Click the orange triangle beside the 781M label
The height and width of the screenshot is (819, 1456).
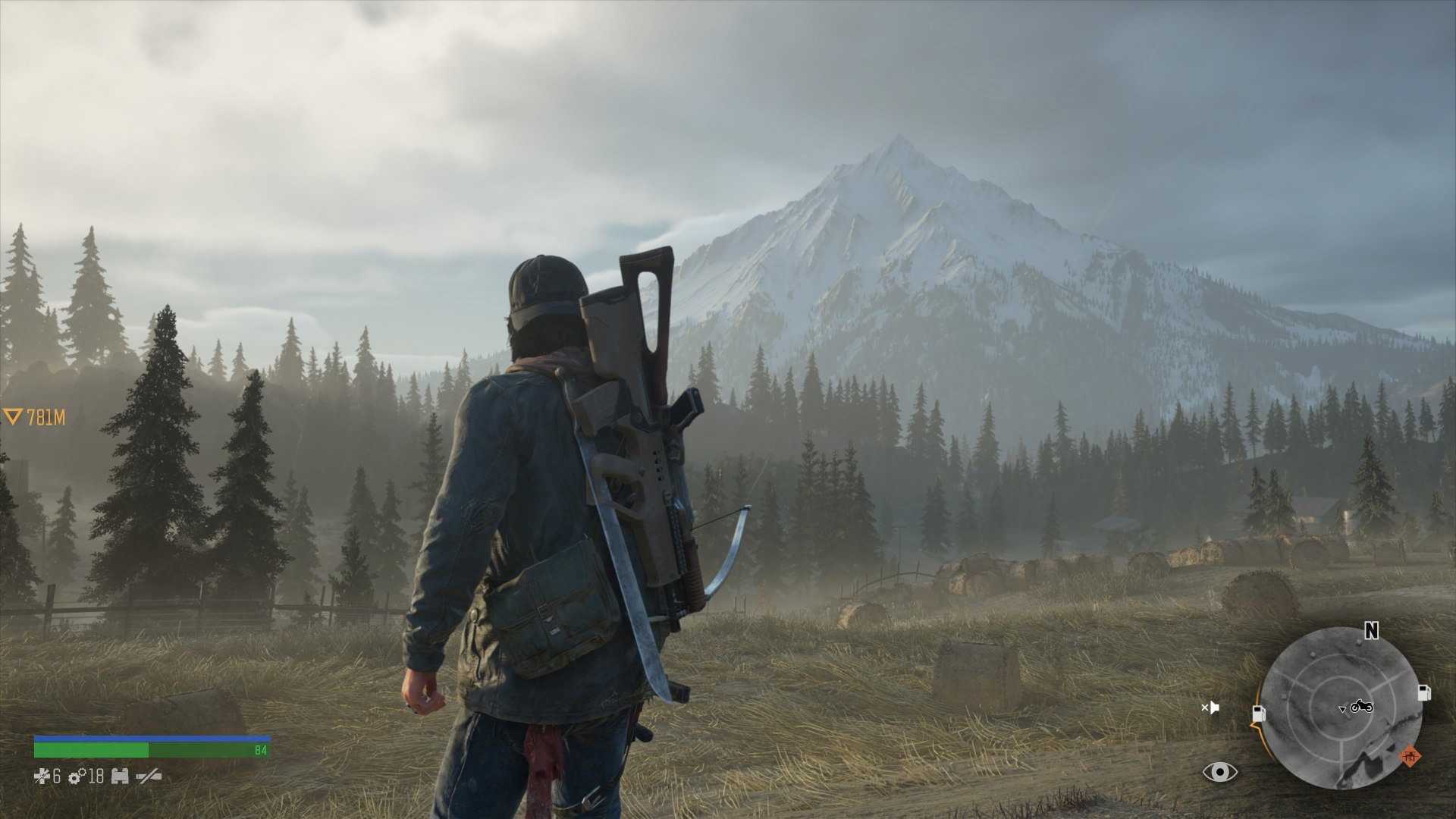pos(14,415)
